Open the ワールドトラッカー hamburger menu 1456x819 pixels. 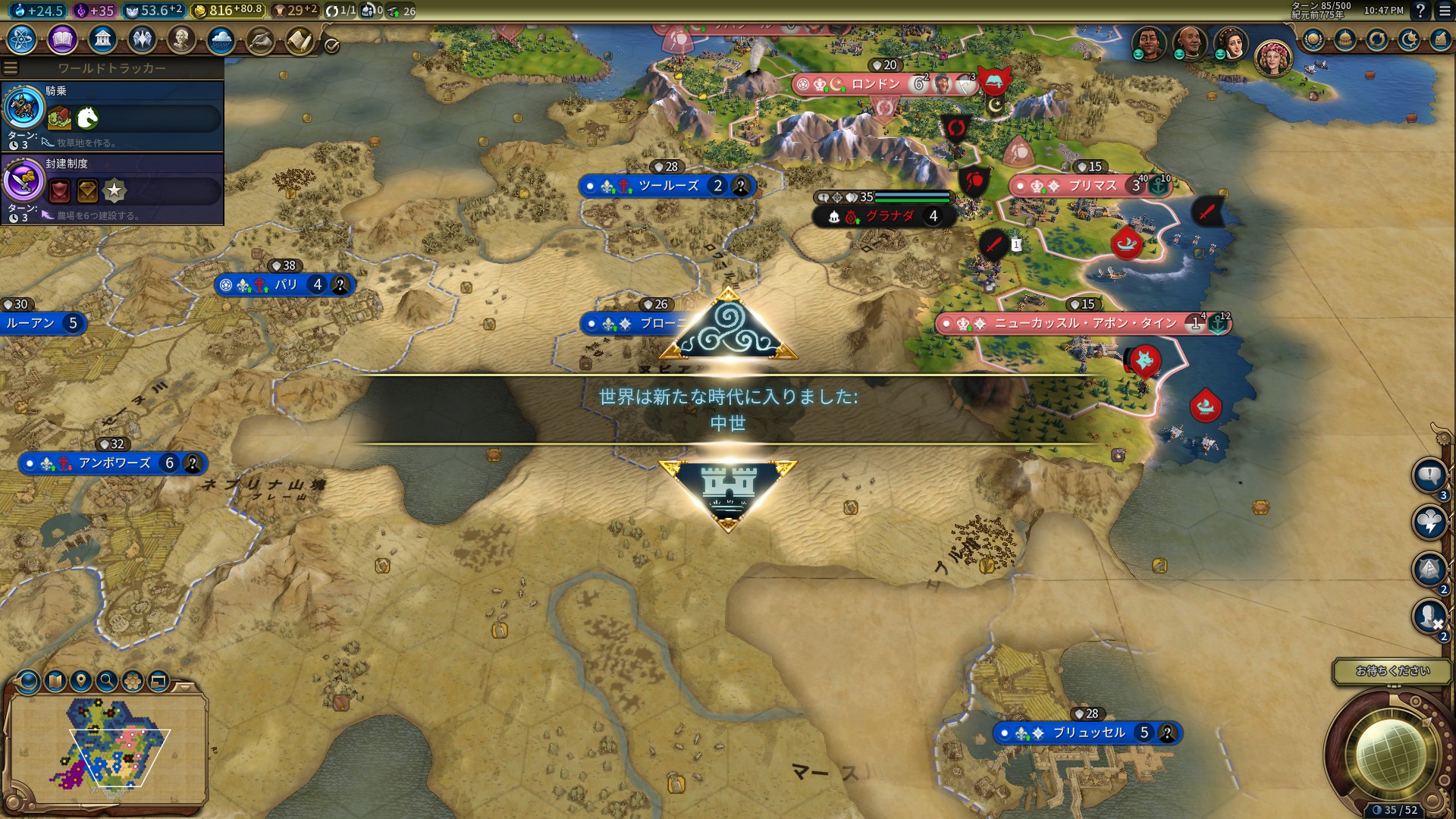[x=11, y=67]
